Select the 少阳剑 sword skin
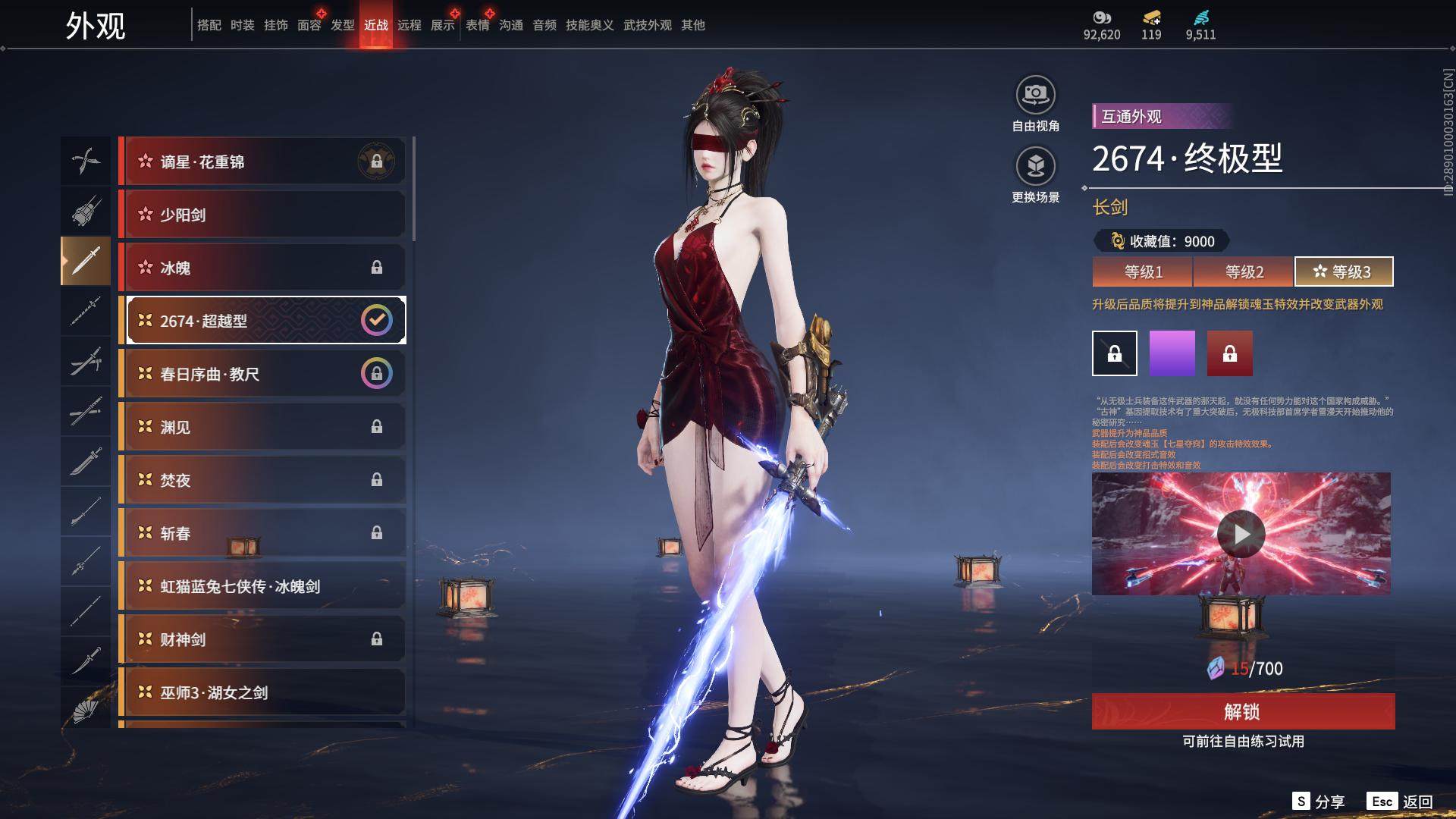This screenshot has height=819, width=1456. (x=262, y=215)
